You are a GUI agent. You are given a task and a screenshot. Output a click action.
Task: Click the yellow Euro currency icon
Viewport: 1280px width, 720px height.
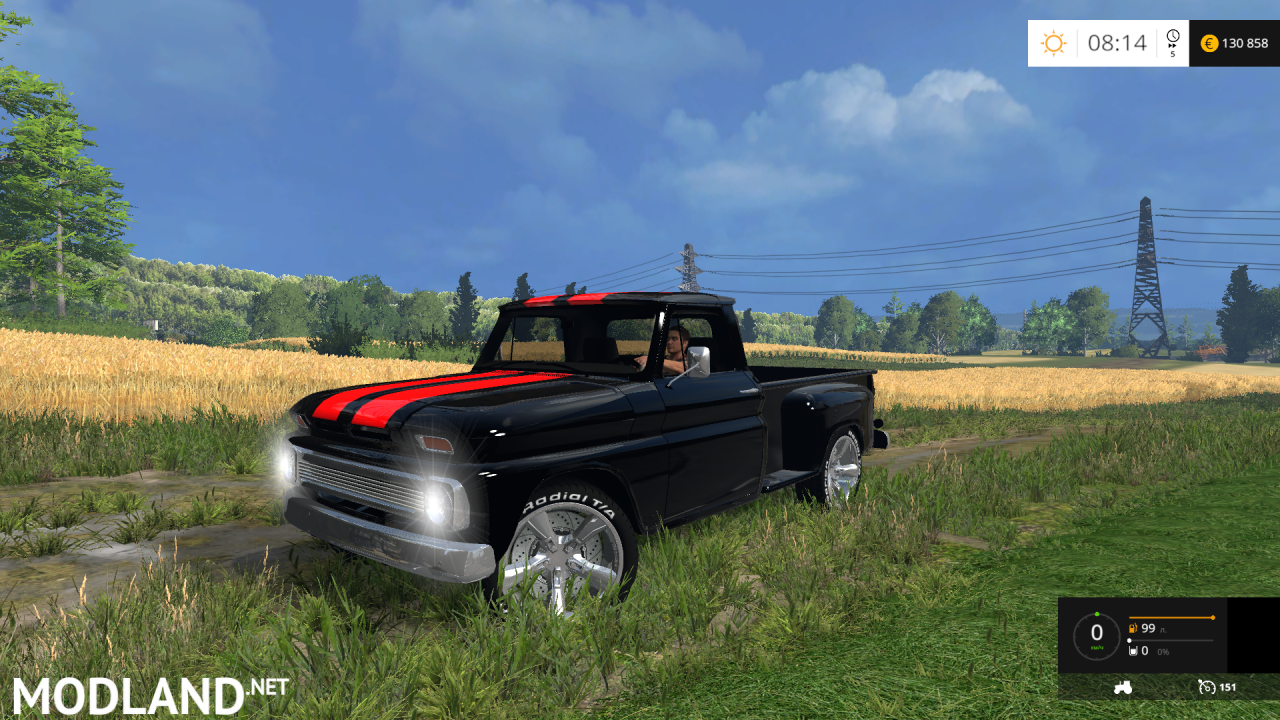click(1210, 43)
